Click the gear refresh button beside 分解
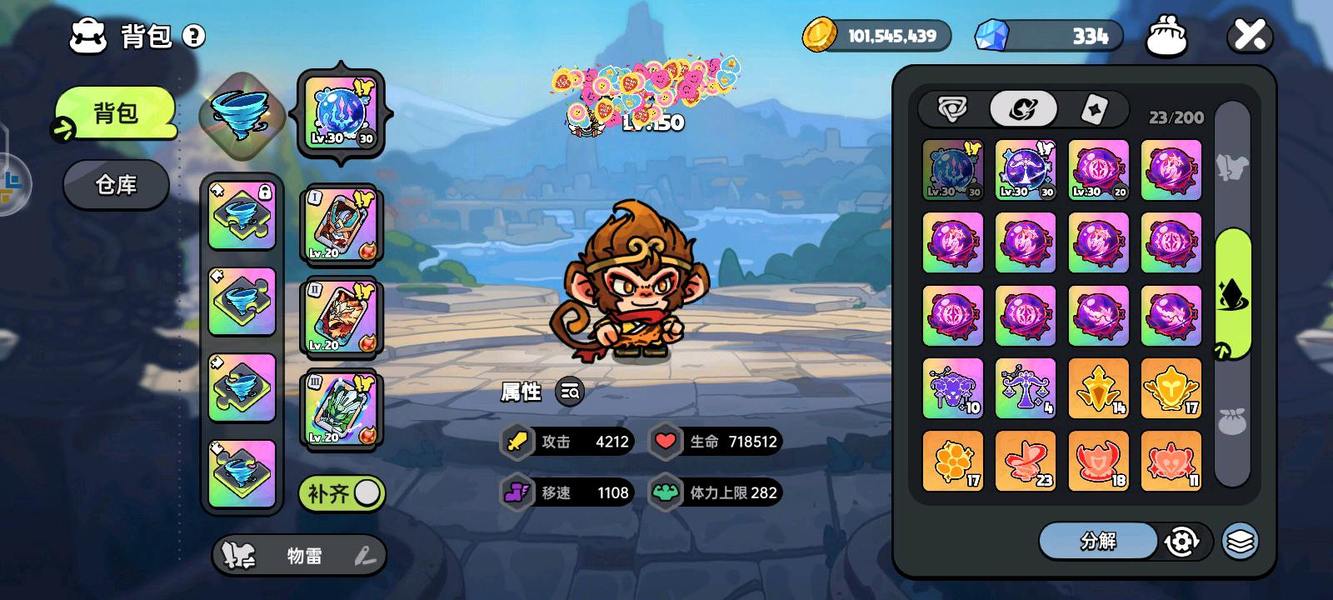1333x600 pixels. point(1182,541)
